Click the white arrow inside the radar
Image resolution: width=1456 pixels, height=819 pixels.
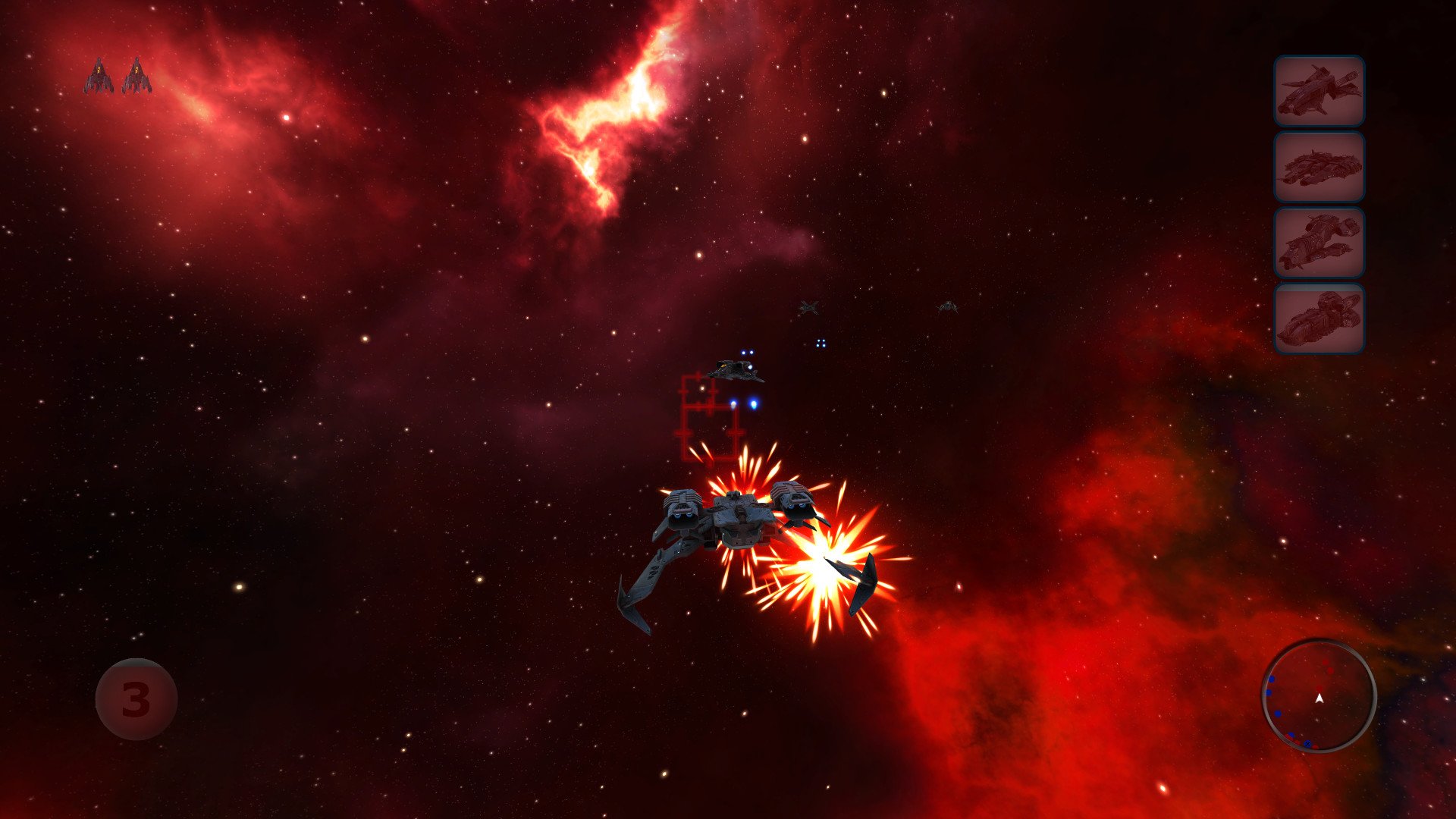[x=1320, y=698]
